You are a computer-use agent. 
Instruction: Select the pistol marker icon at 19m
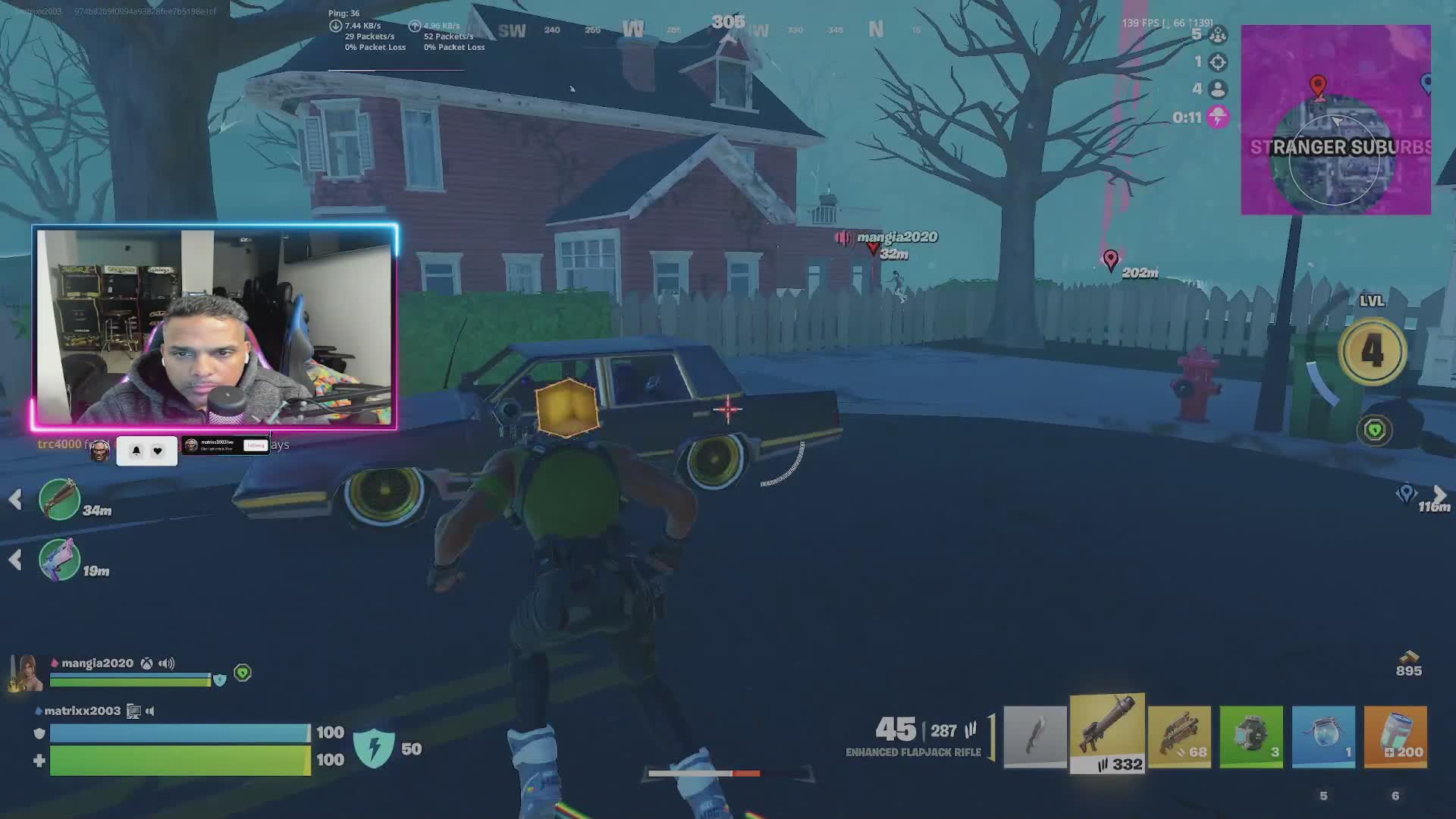pos(59,560)
